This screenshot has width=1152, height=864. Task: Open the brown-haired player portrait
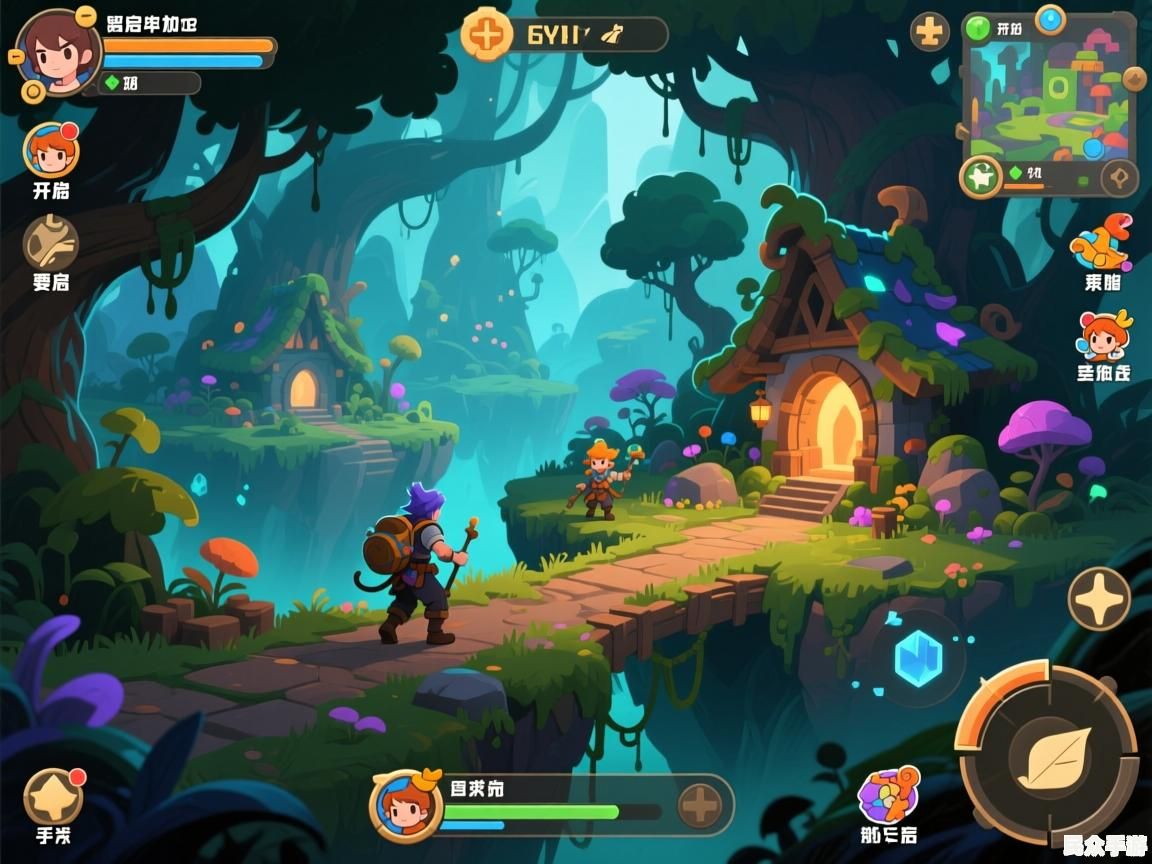click(x=58, y=52)
